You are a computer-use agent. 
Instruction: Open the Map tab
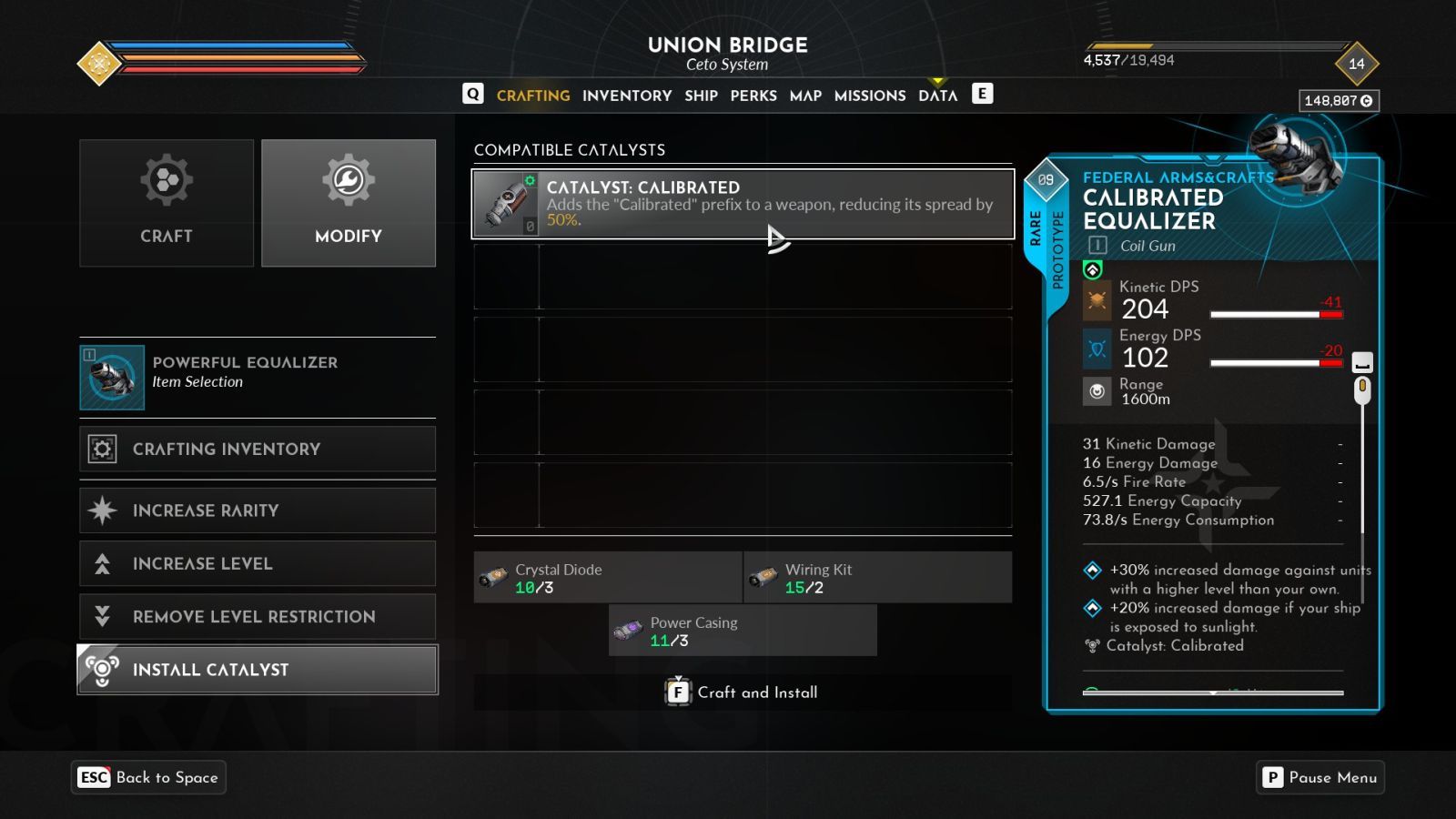(805, 96)
